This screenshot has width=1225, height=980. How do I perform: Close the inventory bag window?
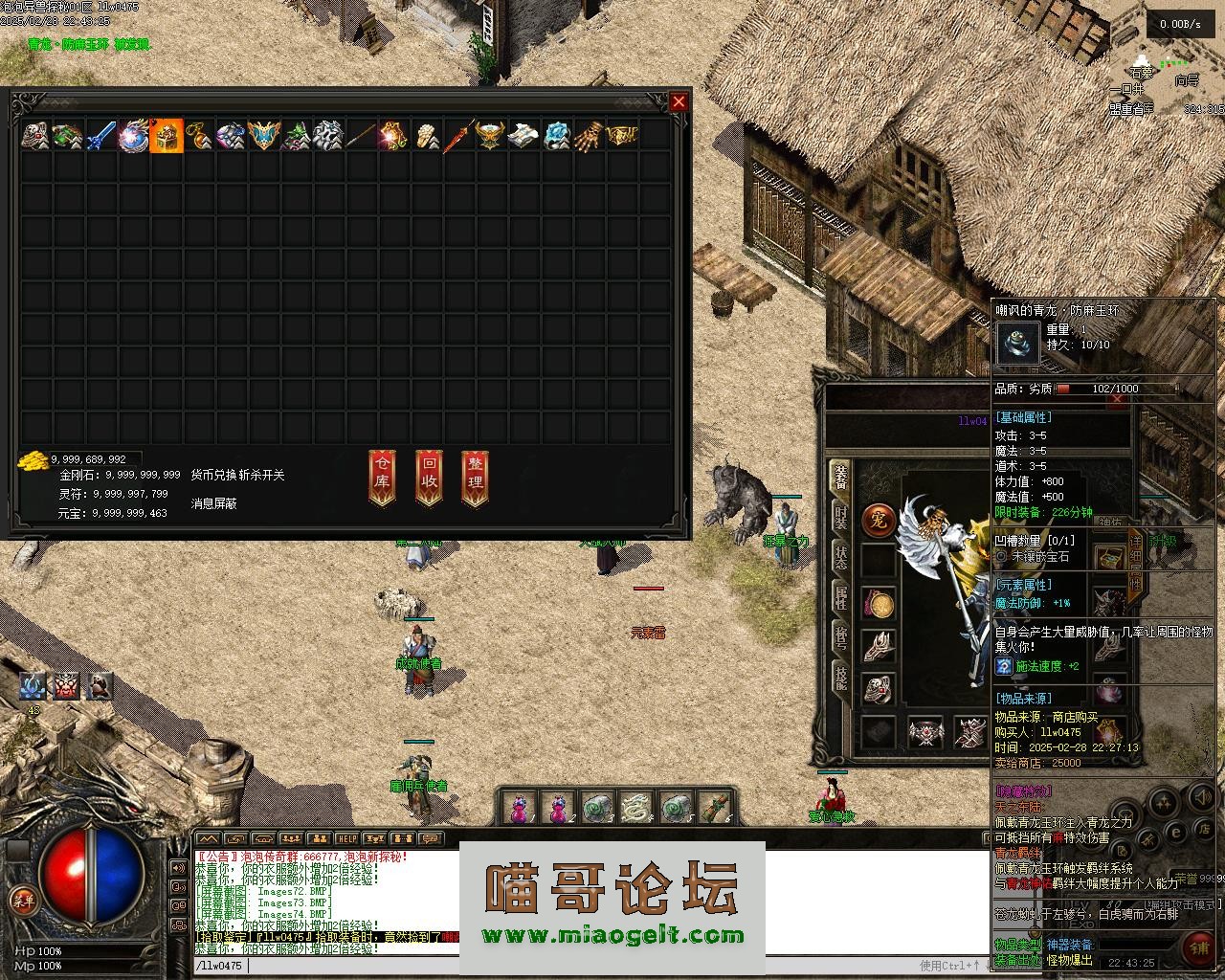point(679,101)
